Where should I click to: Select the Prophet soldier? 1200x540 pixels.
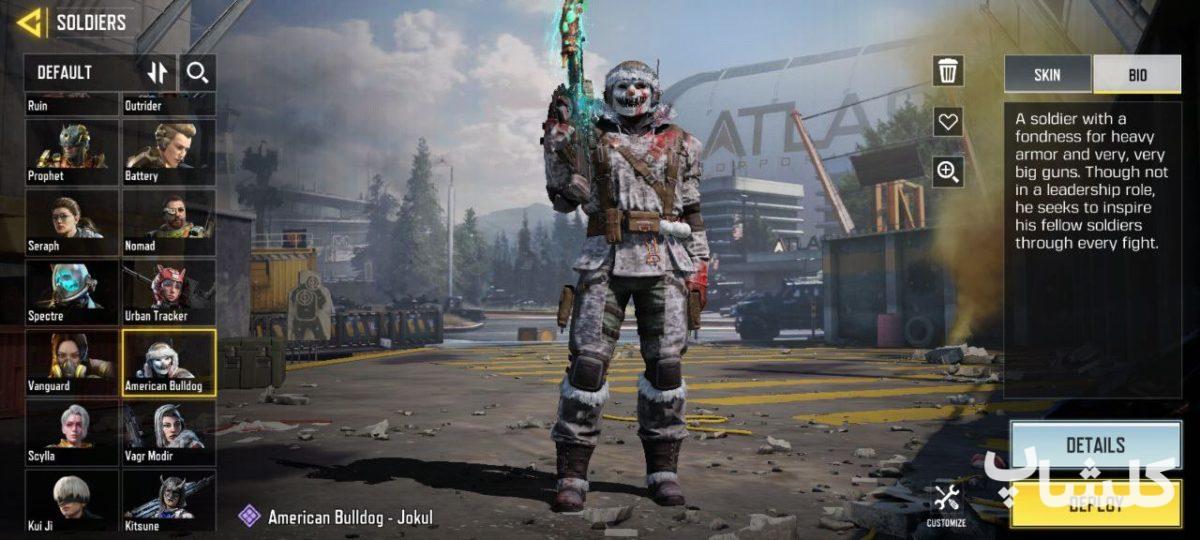[71, 152]
